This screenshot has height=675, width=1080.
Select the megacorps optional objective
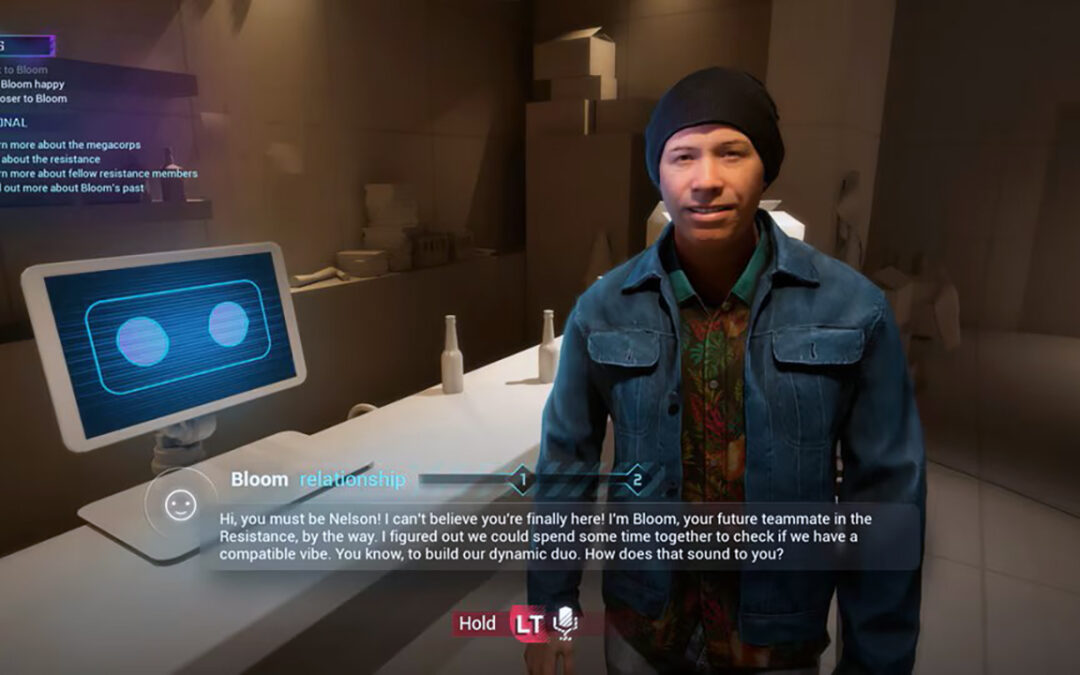click(x=71, y=145)
